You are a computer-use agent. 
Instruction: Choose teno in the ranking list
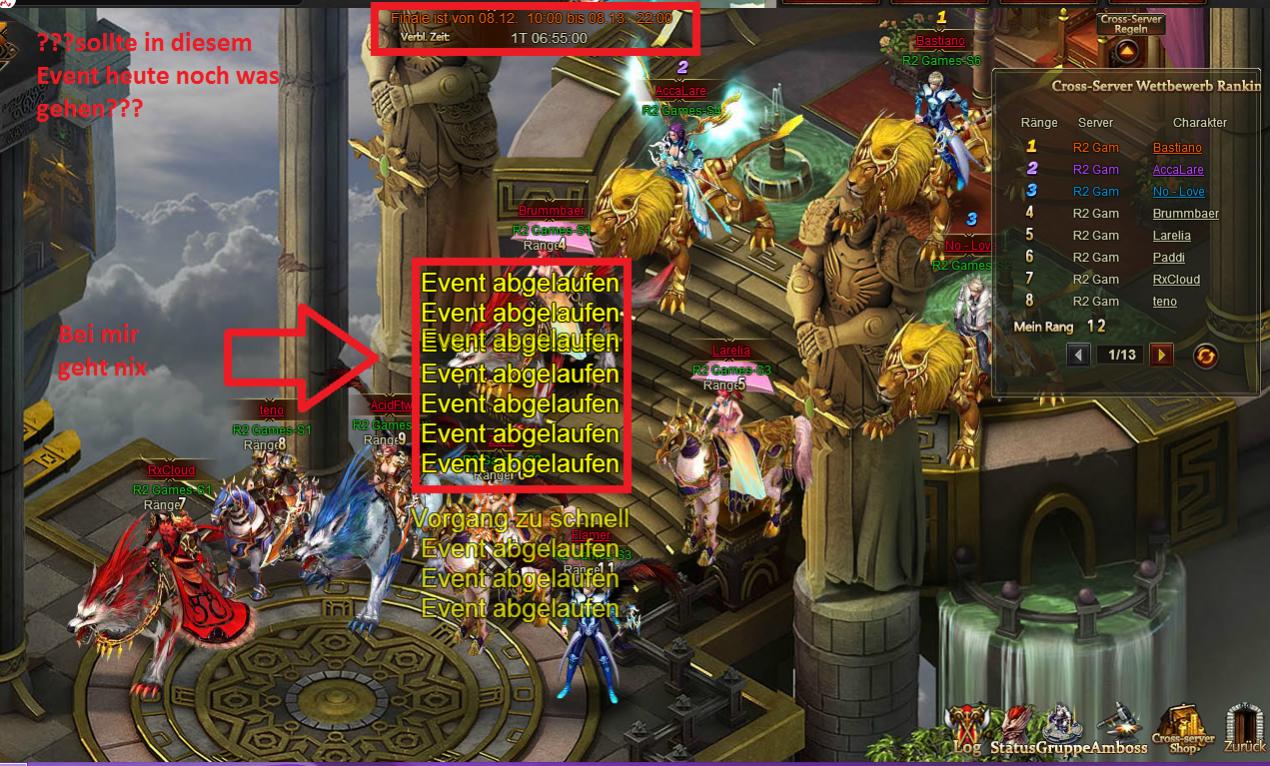coord(1164,302)
